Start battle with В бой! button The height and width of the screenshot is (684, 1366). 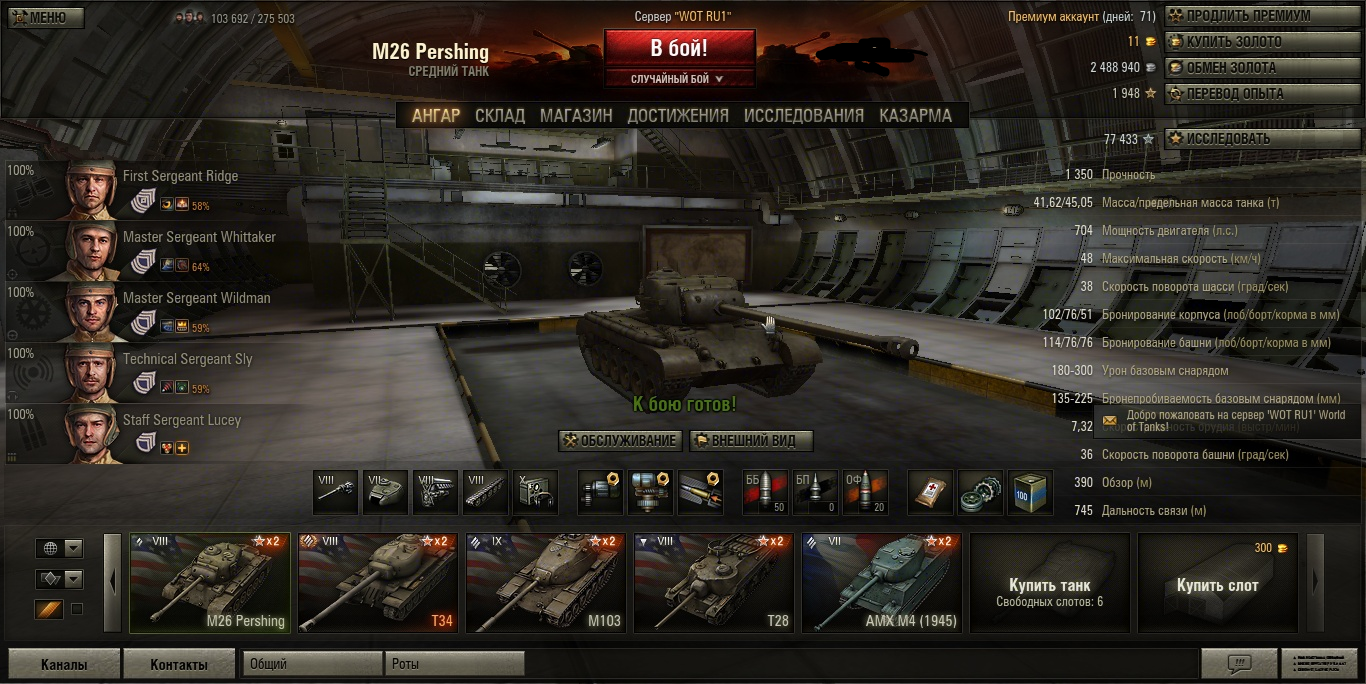tap(679, 48)
